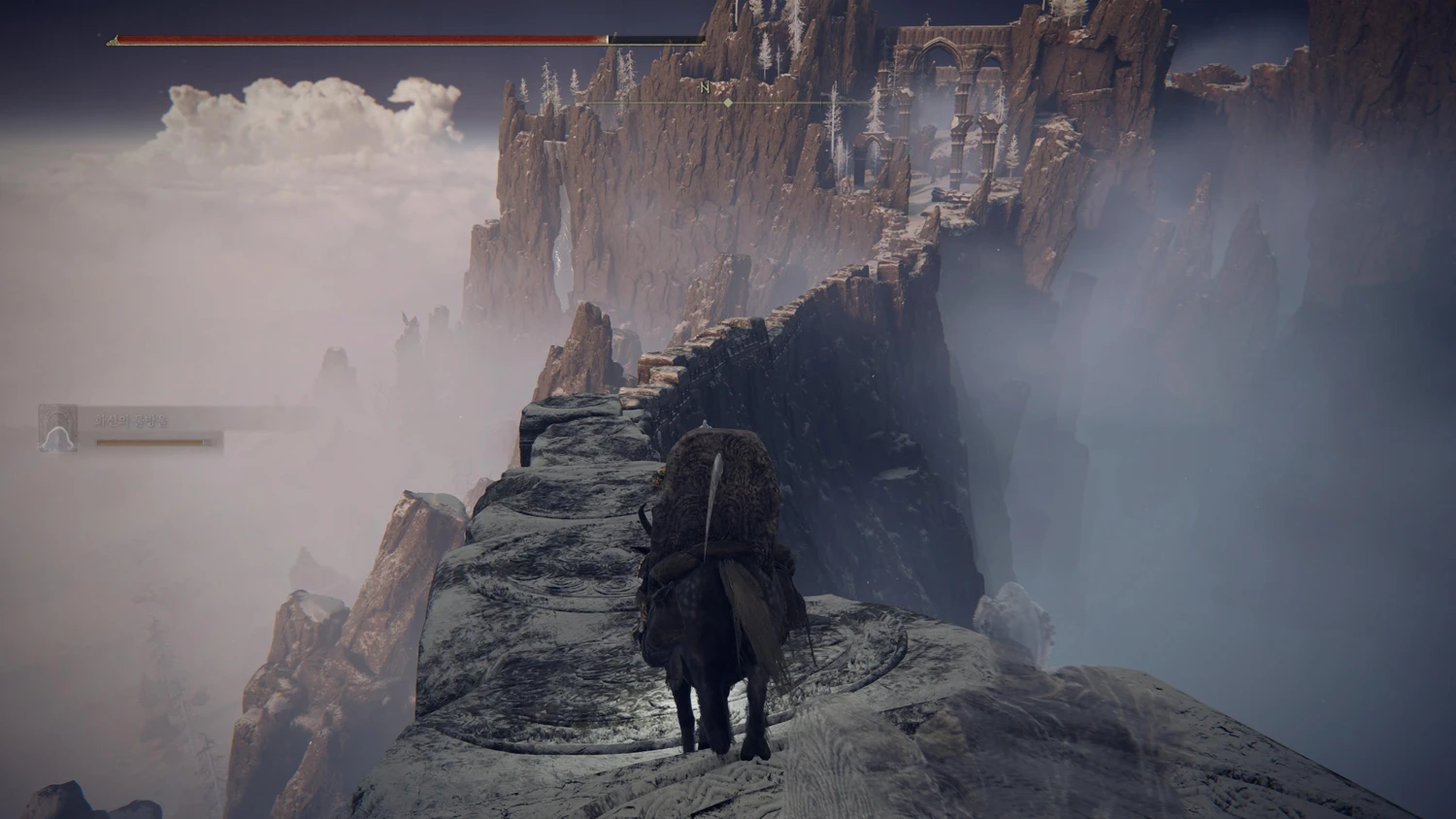Select the Mimic Tear summon portrait icon
The image size is (1456, 819).
tap(58, 428)
